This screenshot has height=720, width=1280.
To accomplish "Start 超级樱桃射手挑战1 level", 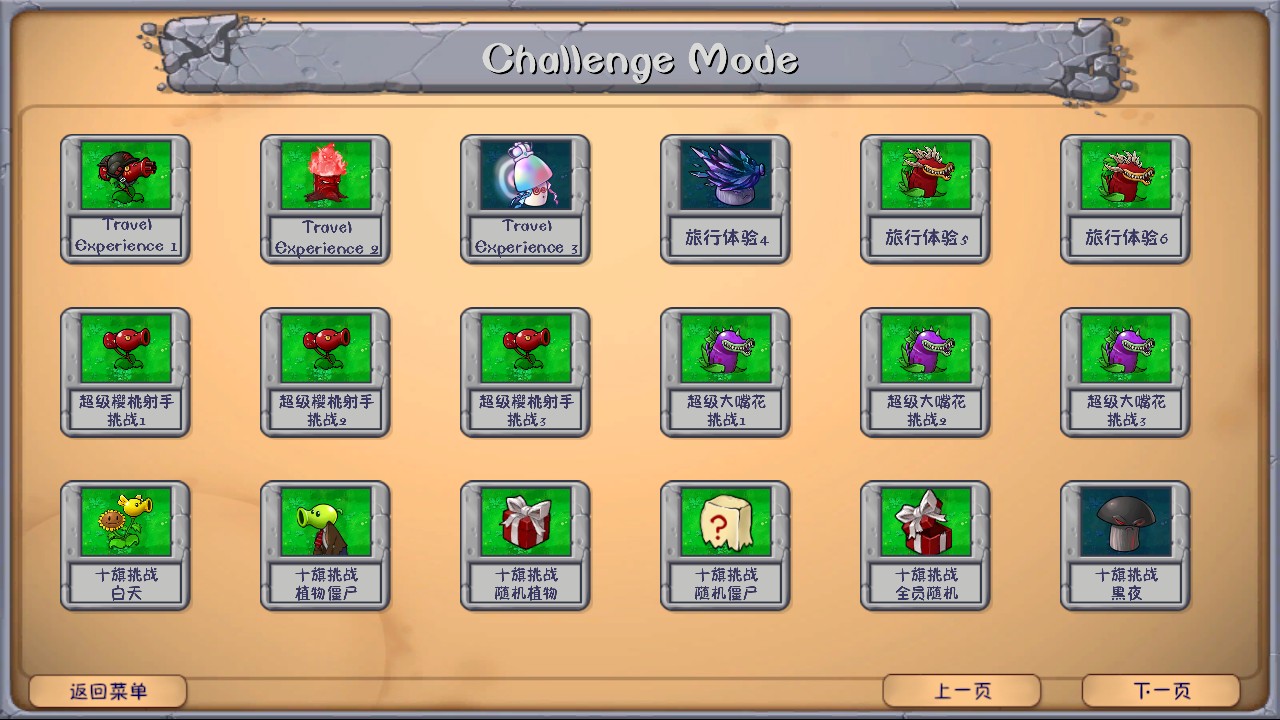I will [125, 370].
